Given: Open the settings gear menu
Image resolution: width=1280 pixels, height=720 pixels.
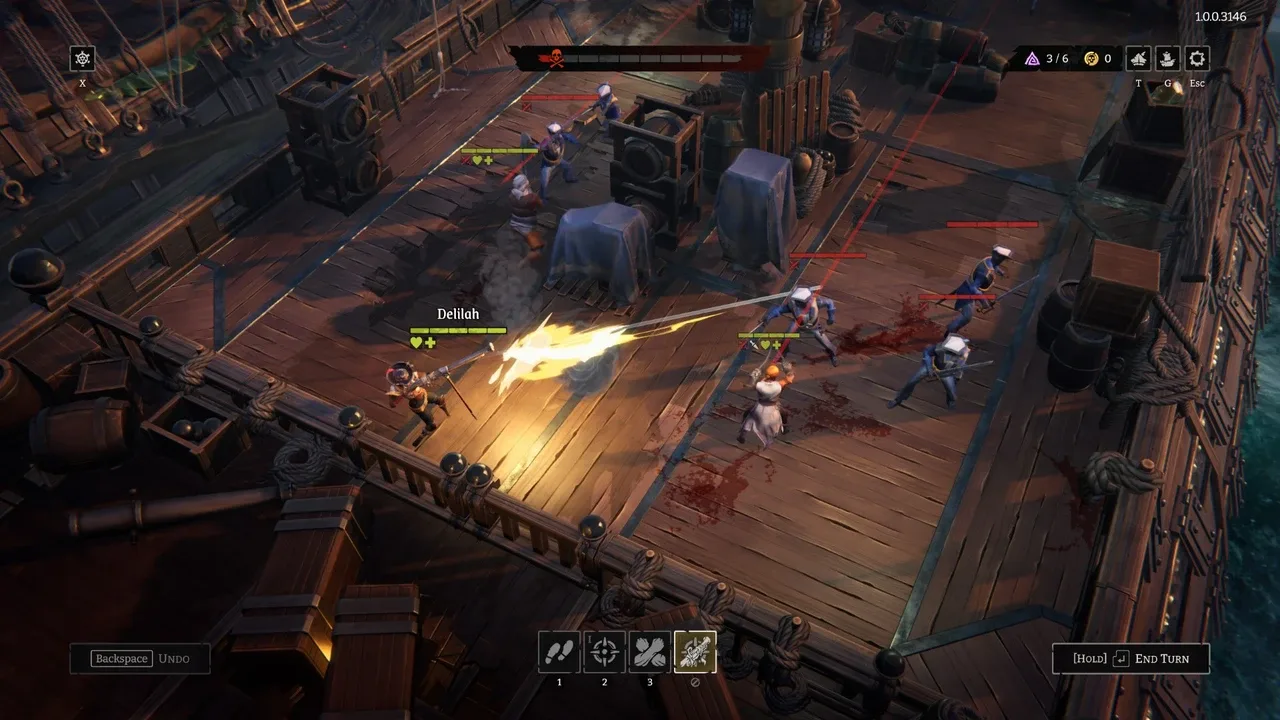Looking at the screenshot, I should 1196,58.
